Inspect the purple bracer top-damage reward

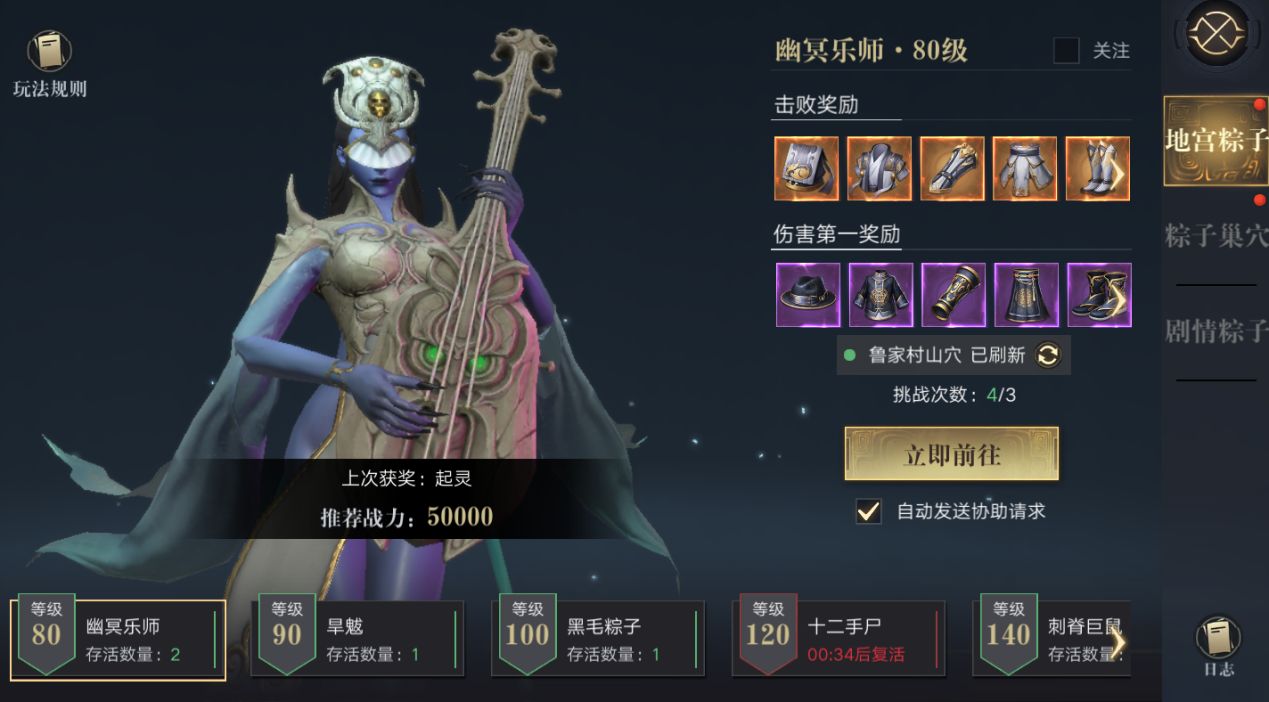pos(953,295)
